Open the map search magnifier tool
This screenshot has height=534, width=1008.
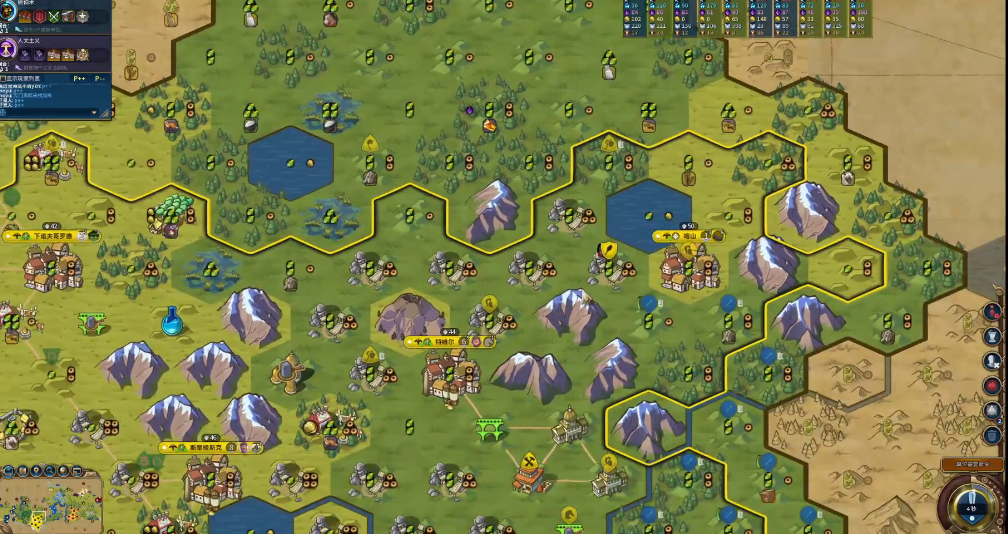[52, 470]
